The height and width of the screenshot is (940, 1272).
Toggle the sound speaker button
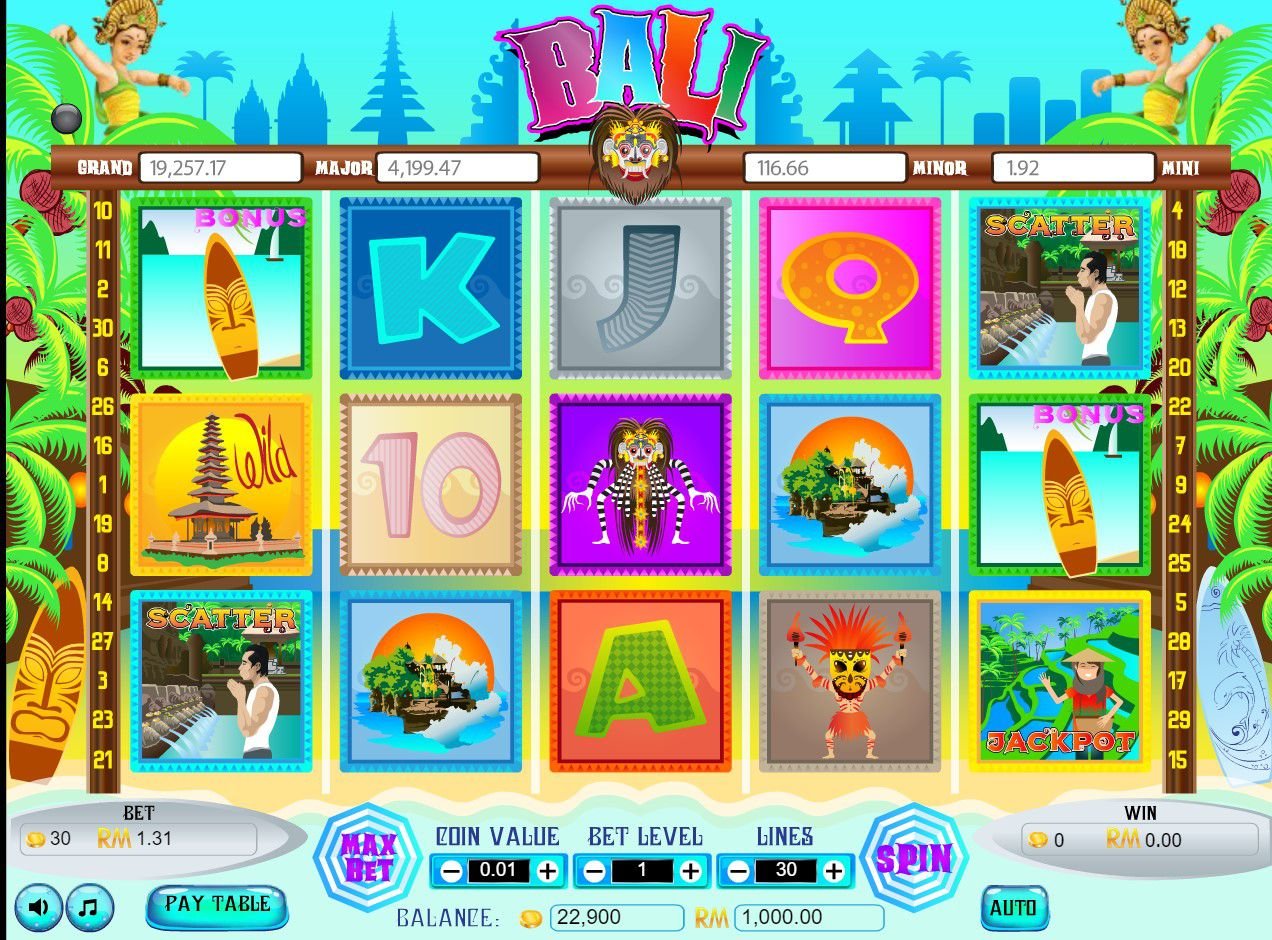39,908
